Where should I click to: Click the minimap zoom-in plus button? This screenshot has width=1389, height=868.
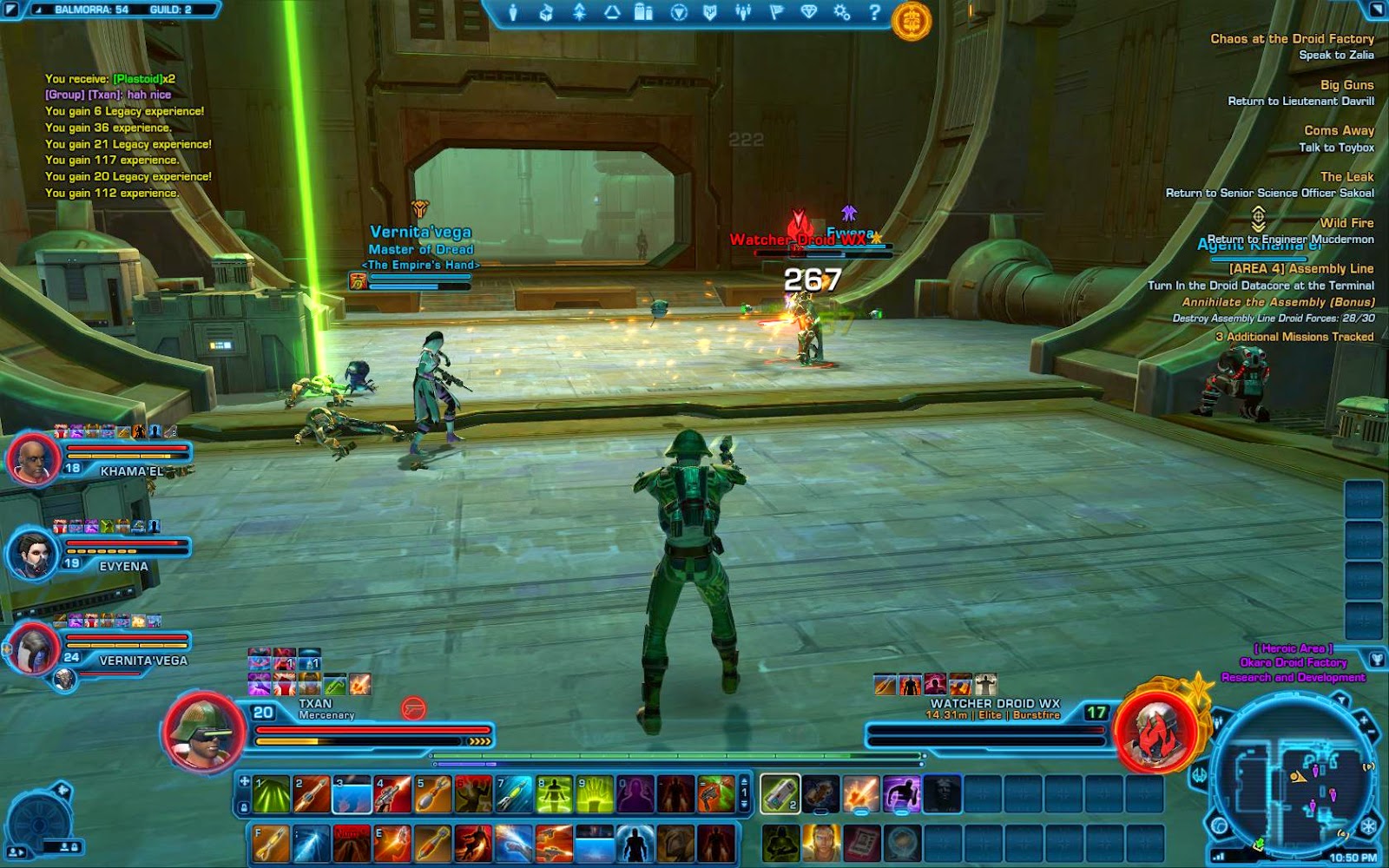coord(1363,720)
